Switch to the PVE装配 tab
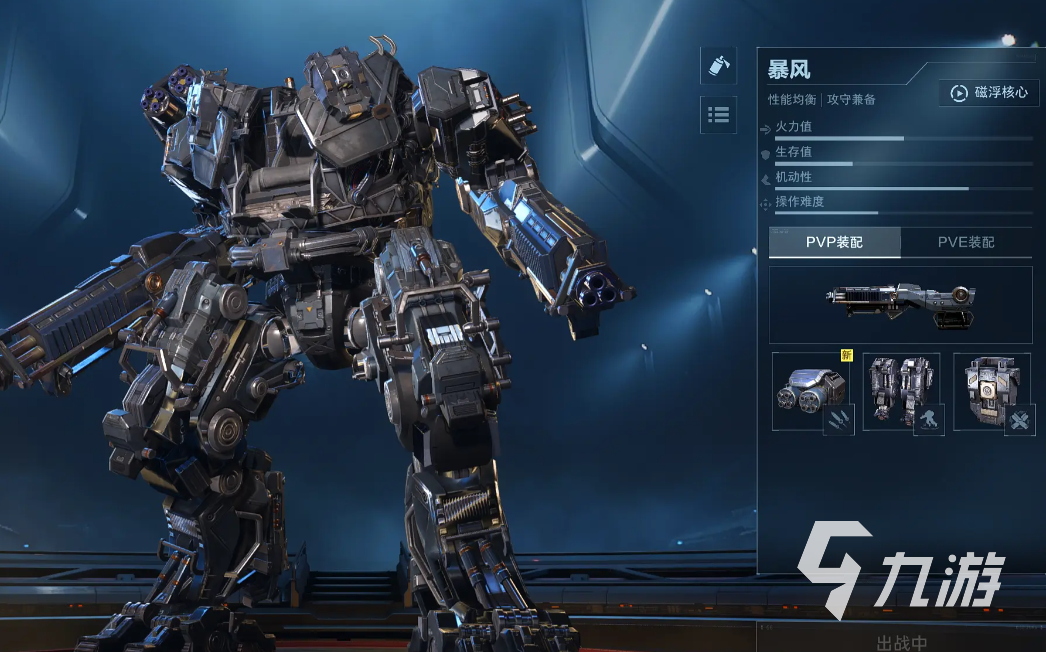The height and width of the screenshot is (652, 1046). coord(966,242)
